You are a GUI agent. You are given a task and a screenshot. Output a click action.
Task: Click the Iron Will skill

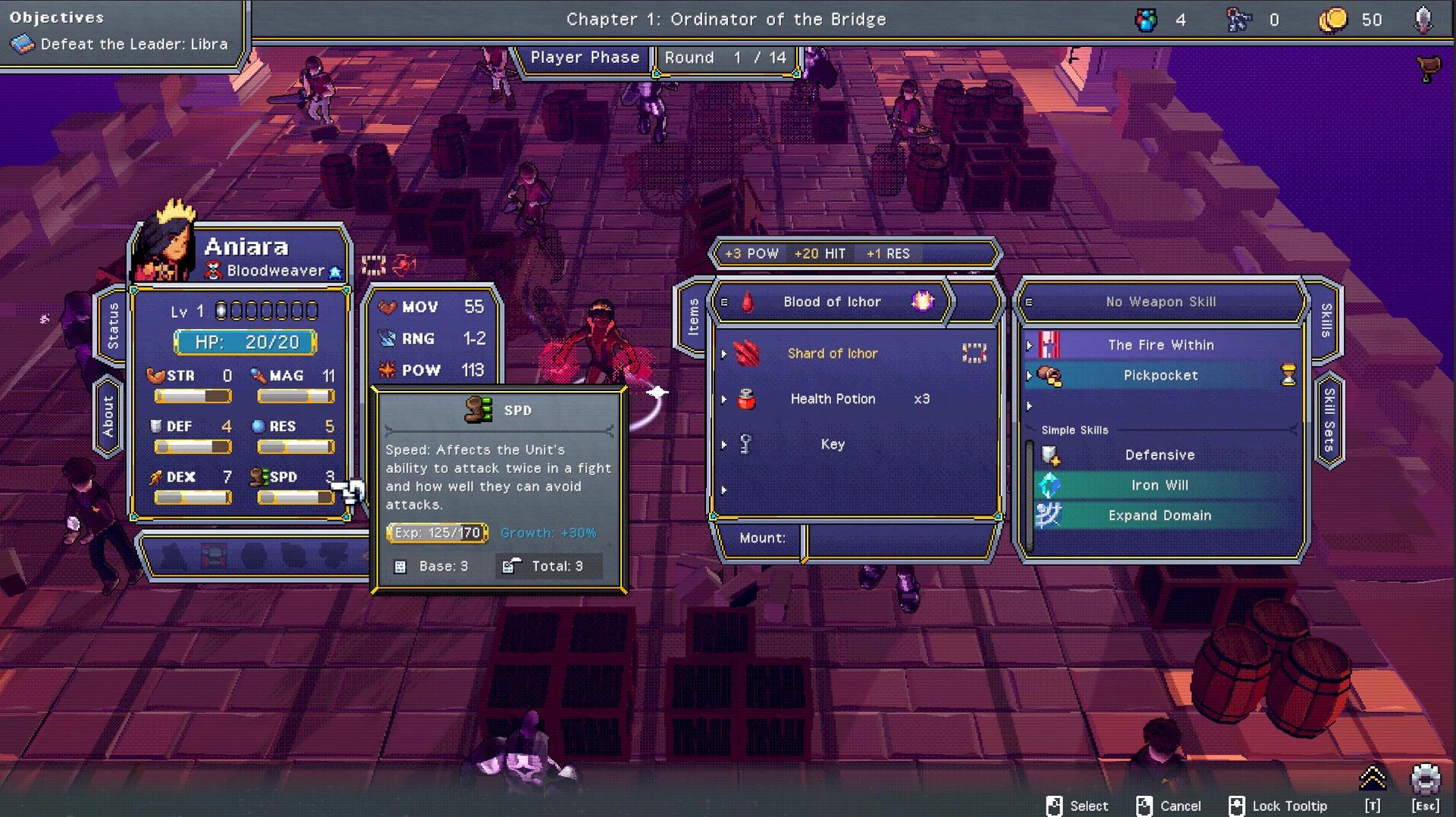pyautogui.click(x=1159, y=485)
